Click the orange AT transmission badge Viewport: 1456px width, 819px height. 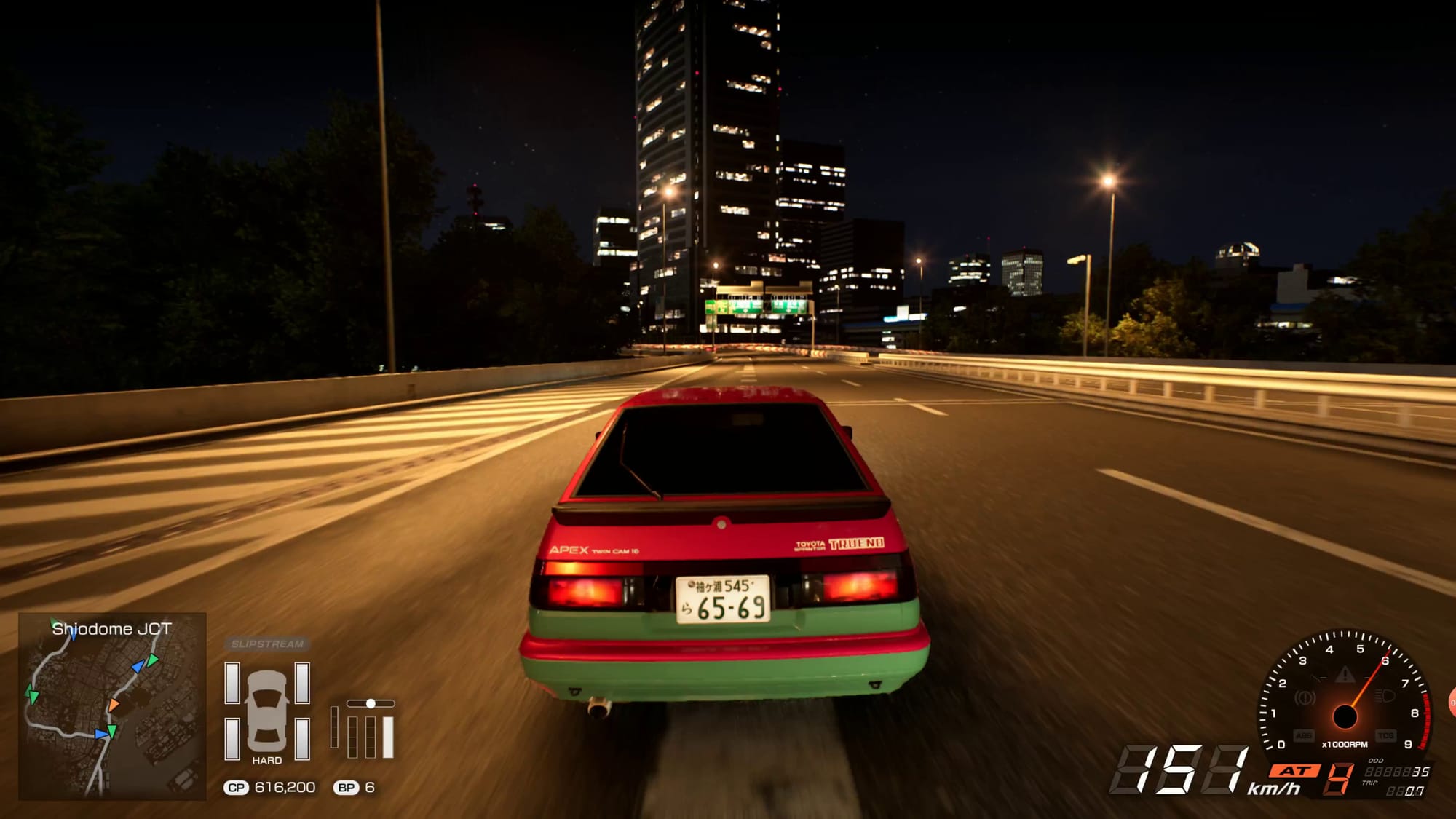pyautogui.click(x=1295, y=770)
